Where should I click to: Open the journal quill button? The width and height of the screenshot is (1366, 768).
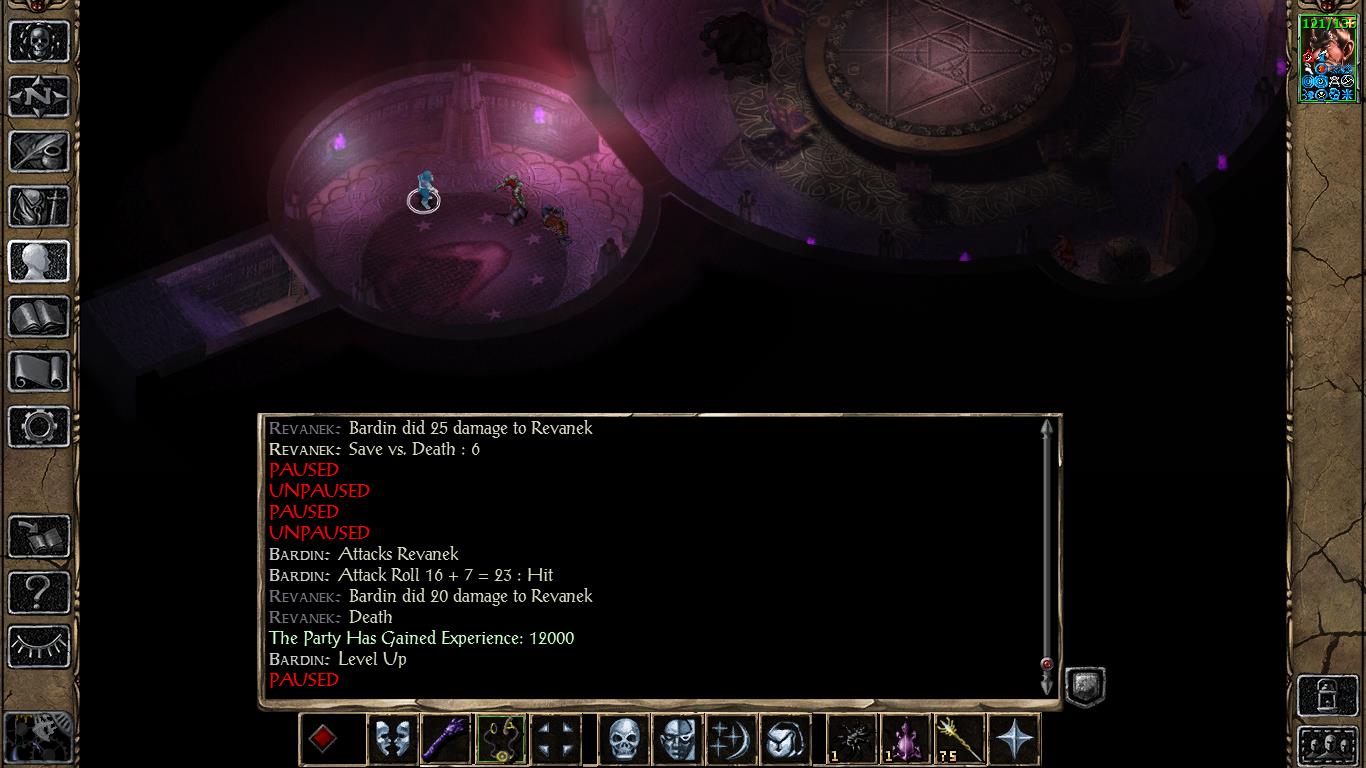coord(39,152)
